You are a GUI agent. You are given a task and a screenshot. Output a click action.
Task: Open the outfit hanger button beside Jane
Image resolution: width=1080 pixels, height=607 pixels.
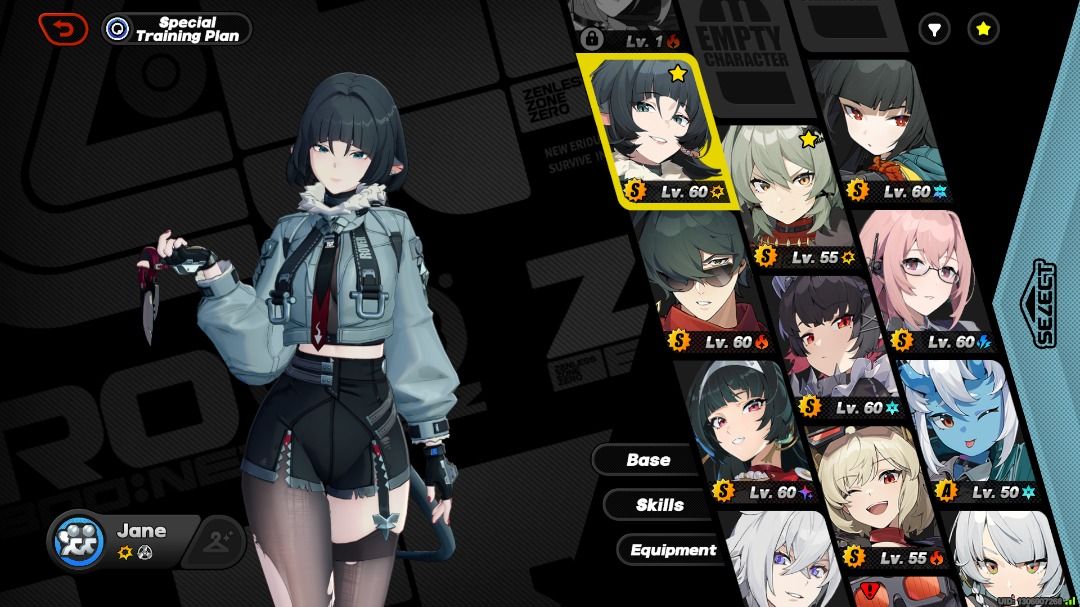pyautogui.click(x=218, y=541)
